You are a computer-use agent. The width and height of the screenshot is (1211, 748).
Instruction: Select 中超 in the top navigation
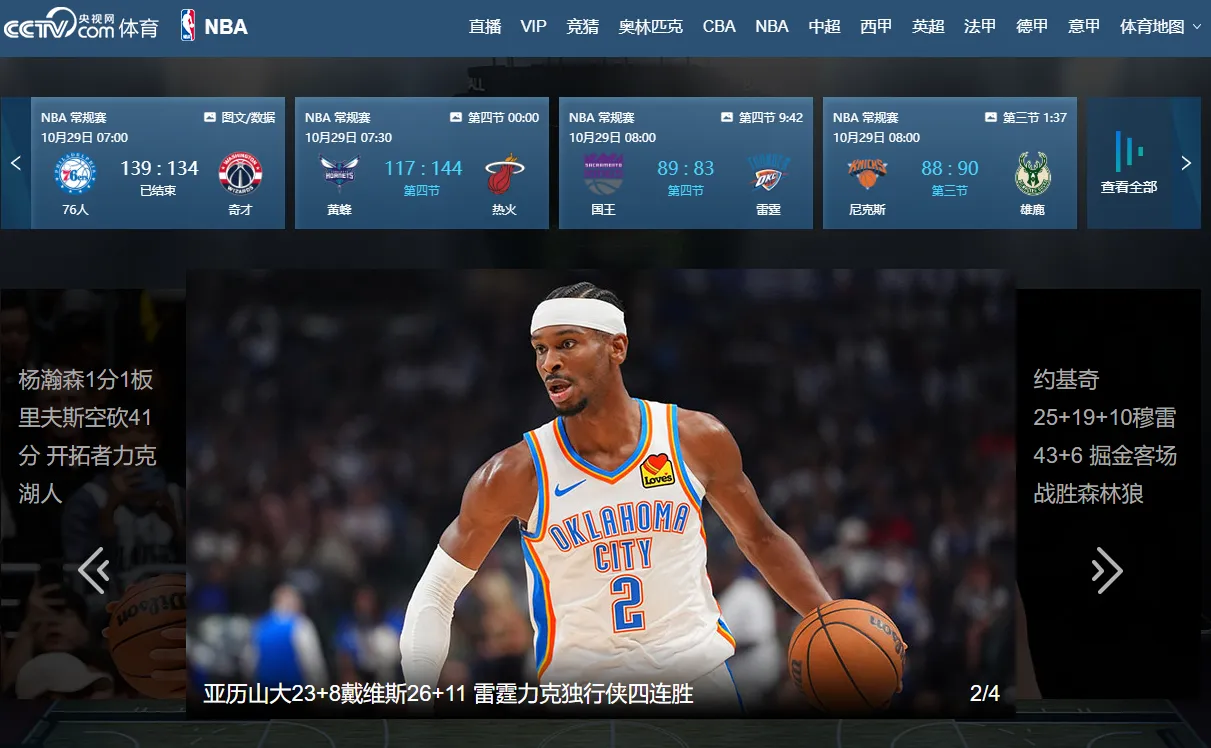point(824,27)
